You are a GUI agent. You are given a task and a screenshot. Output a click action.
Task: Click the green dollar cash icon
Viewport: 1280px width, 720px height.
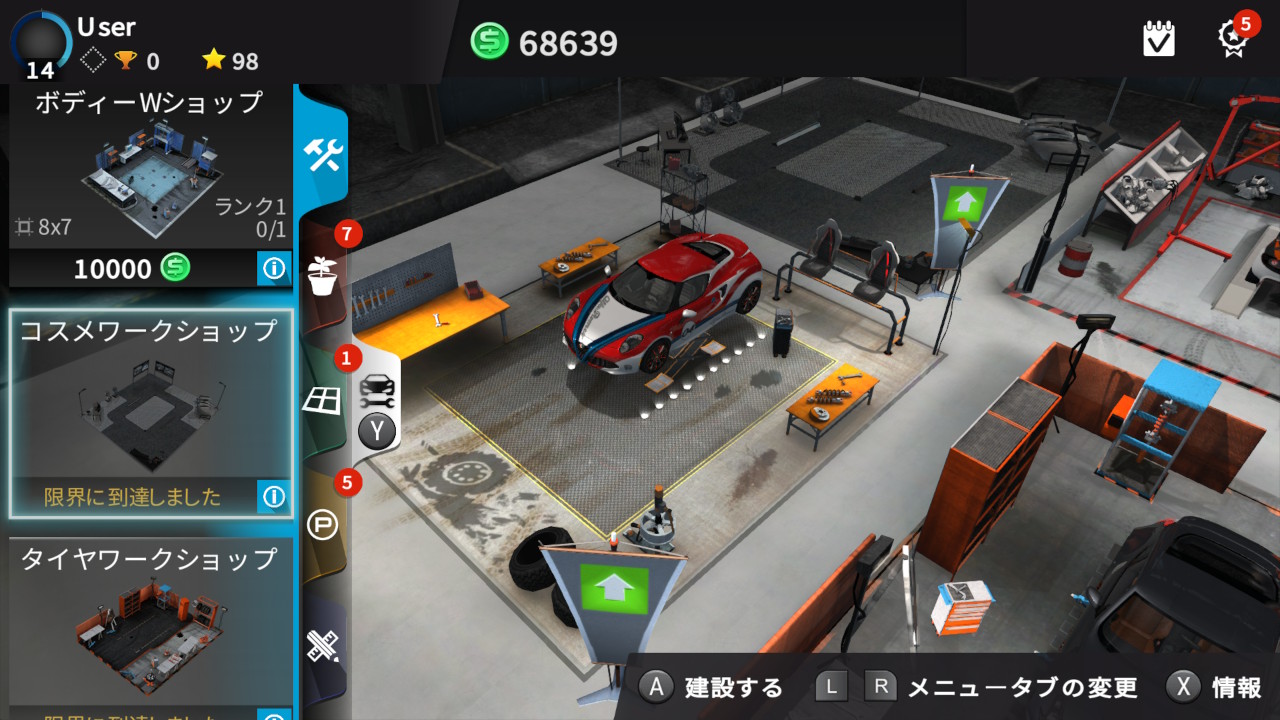point(490,42)
